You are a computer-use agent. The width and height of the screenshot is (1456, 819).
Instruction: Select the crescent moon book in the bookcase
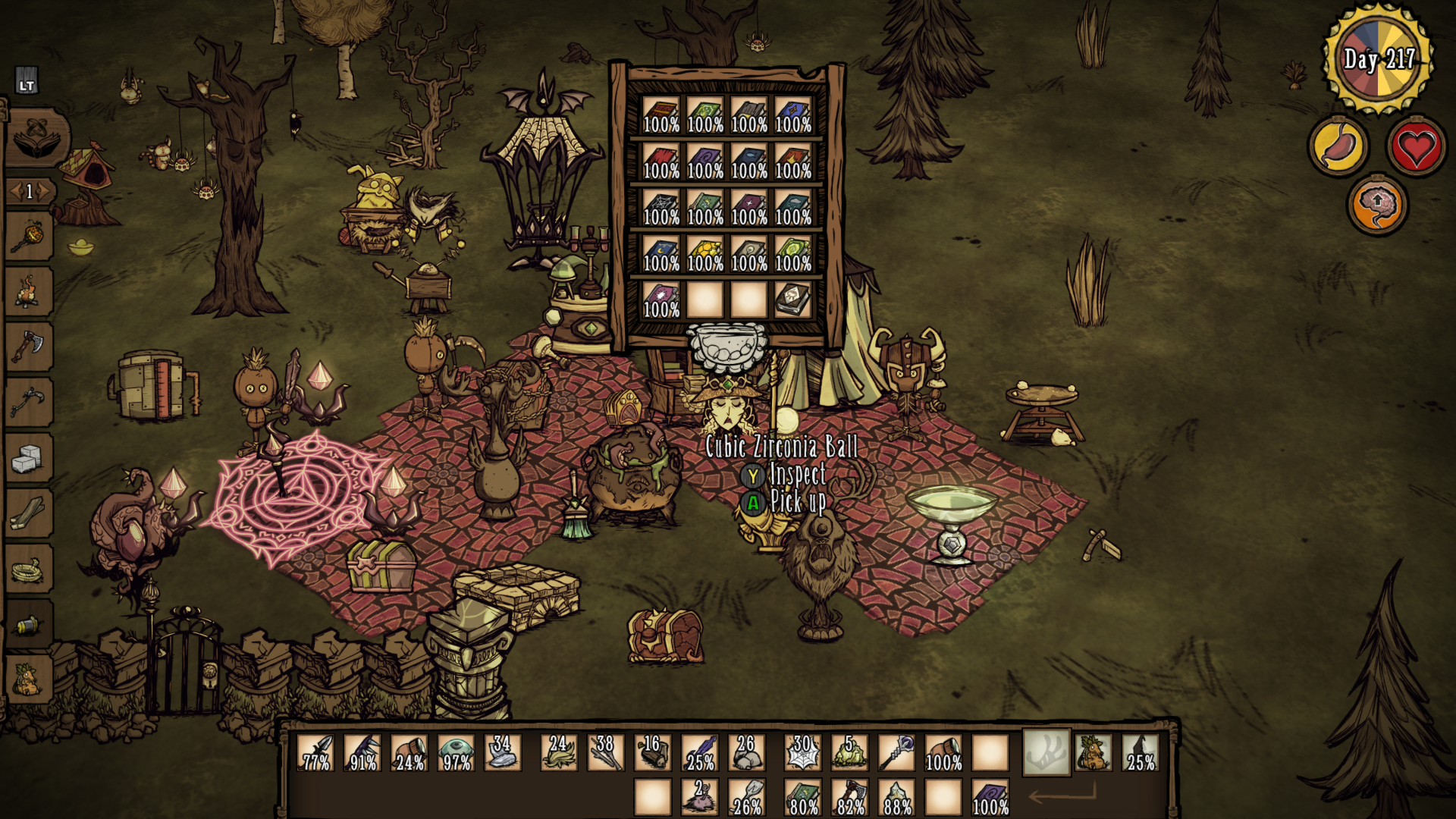[661, 253]
